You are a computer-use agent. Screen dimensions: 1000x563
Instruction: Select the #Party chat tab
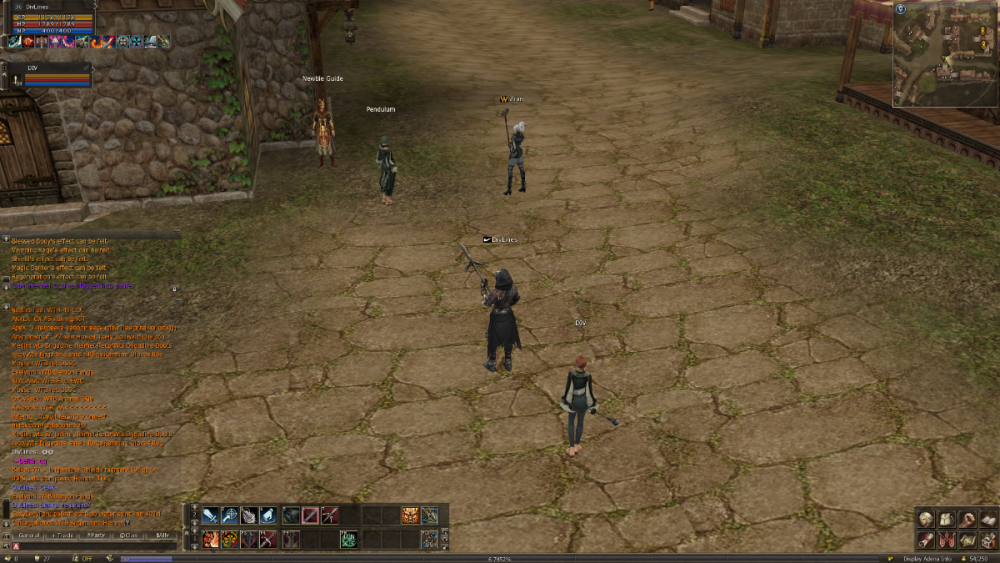(96, 536)
